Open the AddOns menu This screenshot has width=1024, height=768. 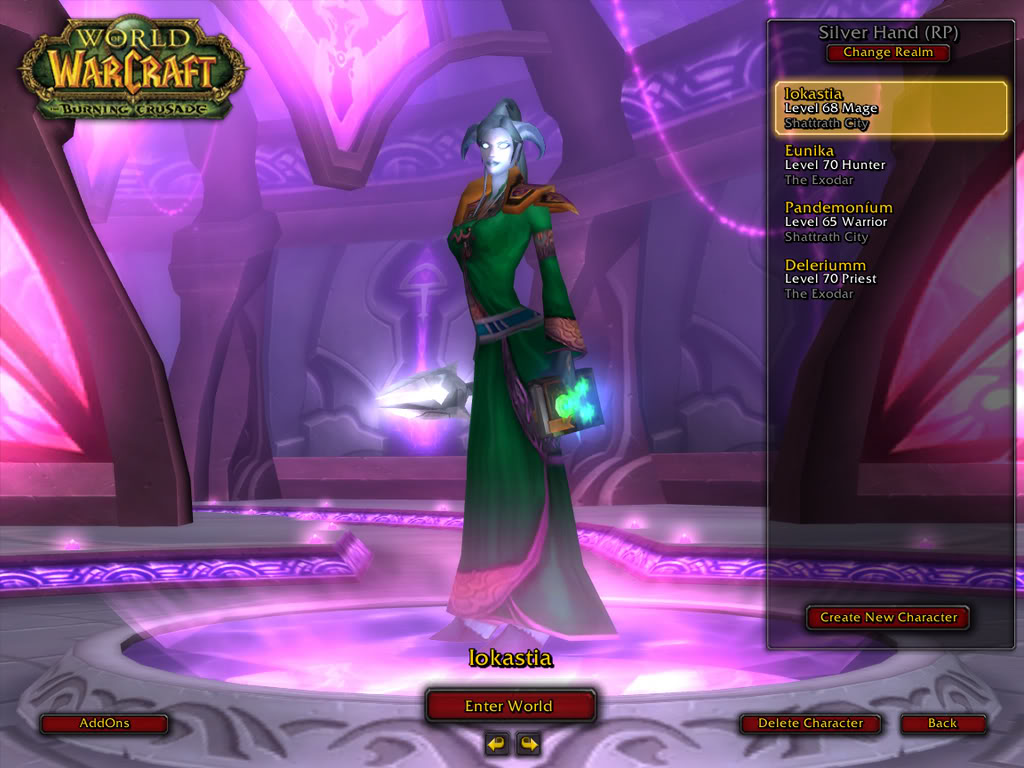click(x=104, y=723)
